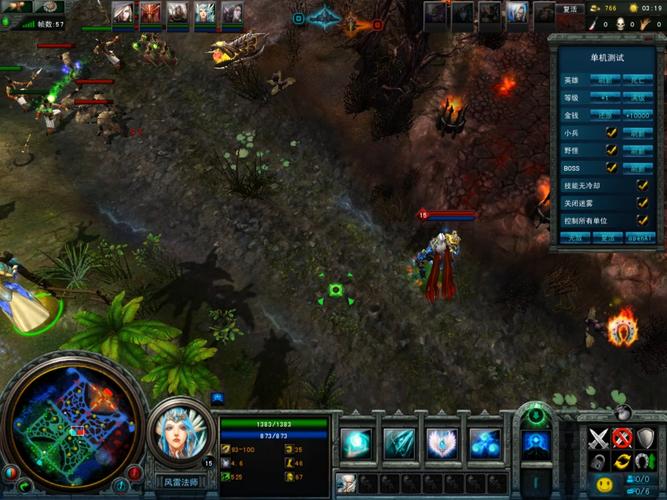Toggle the BOSS checkbox
The image size is (667, 500).
point(611,167)
